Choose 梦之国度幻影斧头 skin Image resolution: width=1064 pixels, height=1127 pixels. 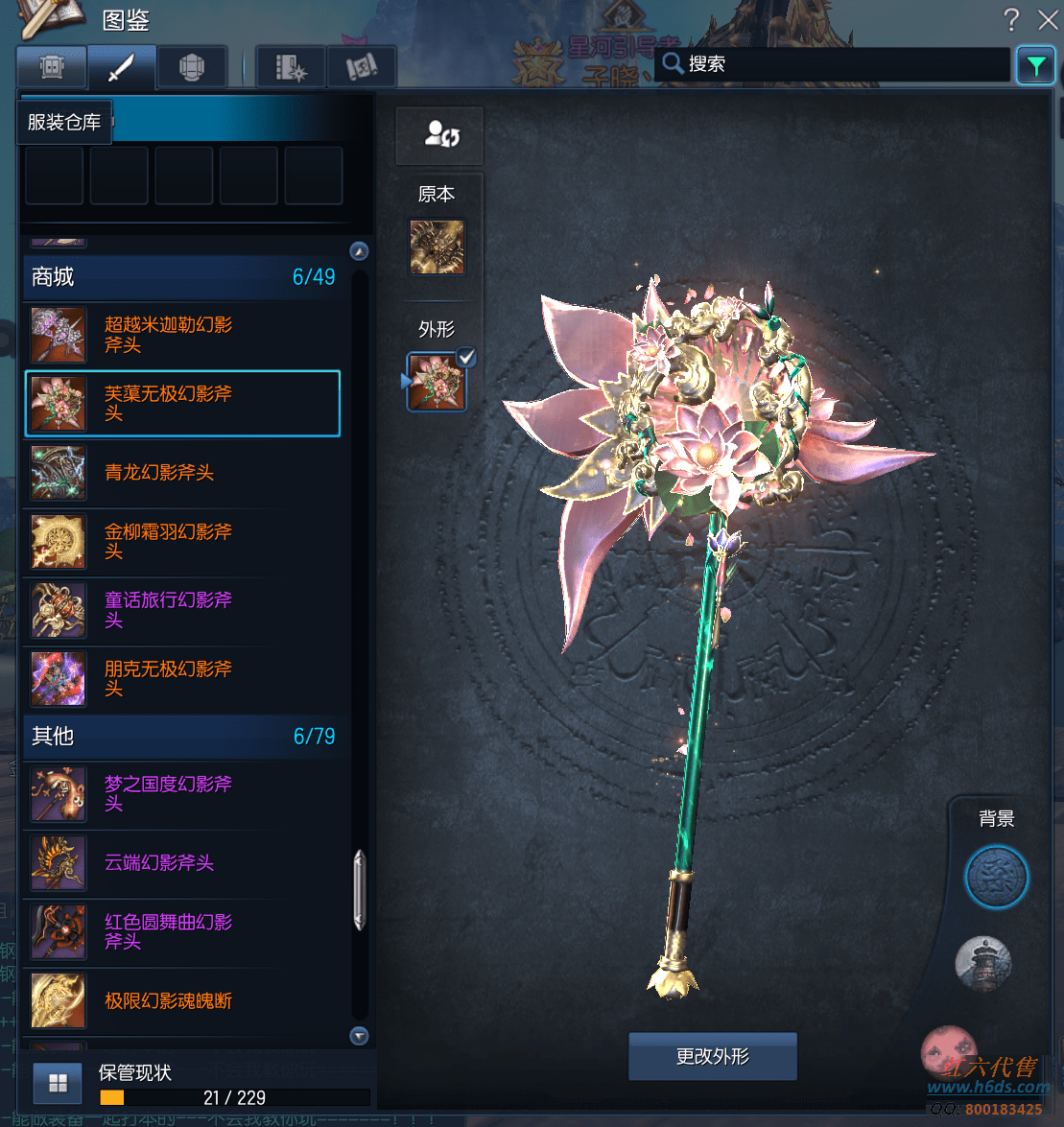[182, 794]
